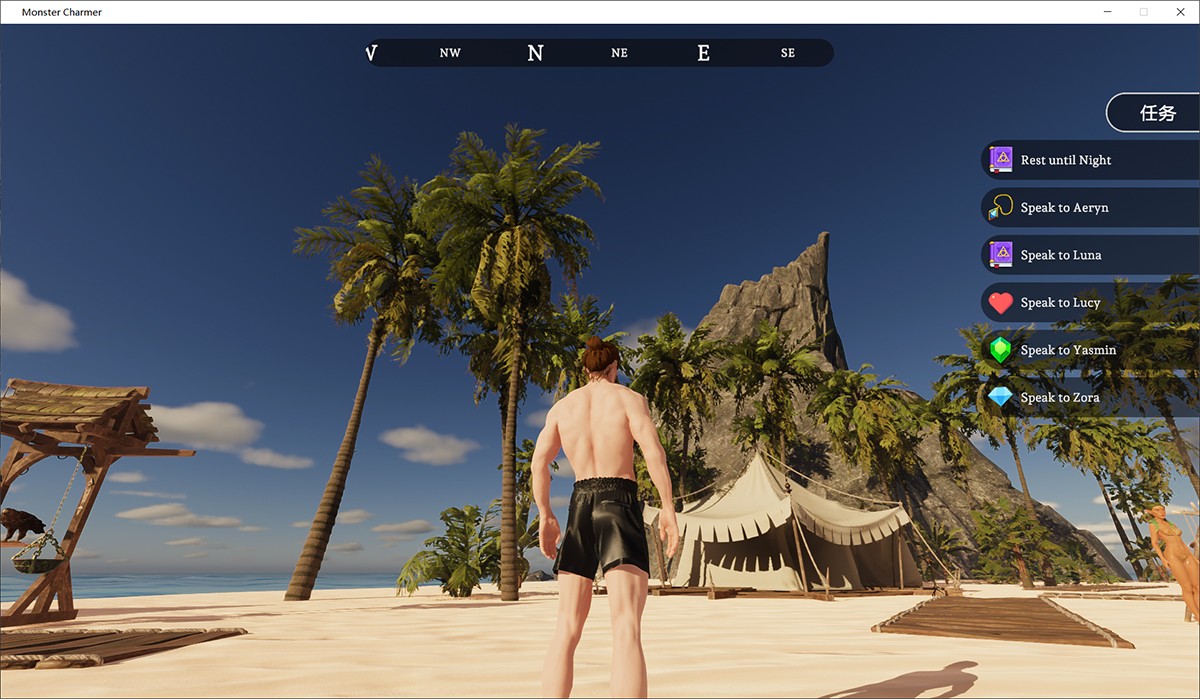
Task: Select the Speak to Luna quest
Action: pyautogui.click(x=1060, y=255)
